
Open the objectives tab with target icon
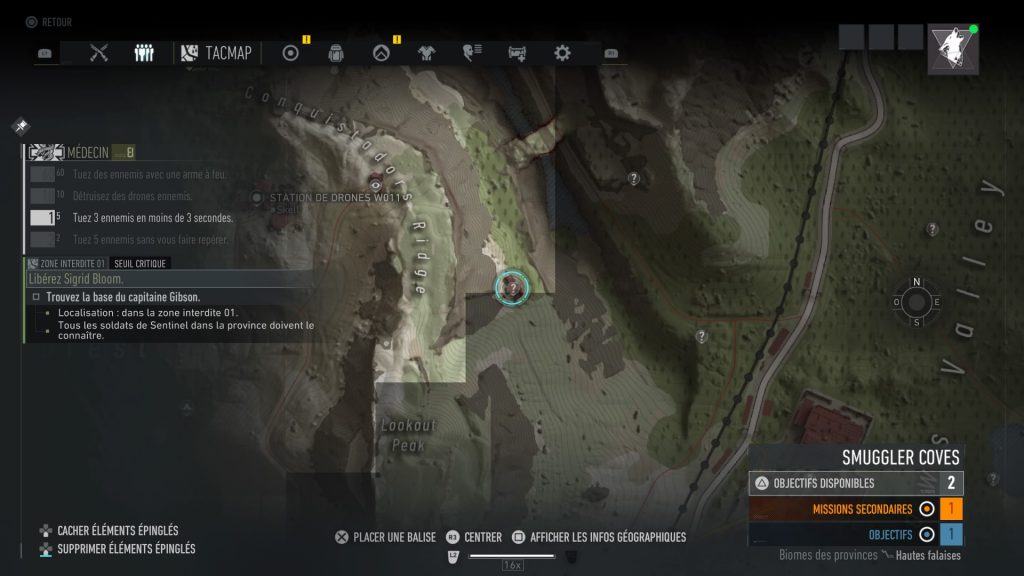[x=291, y=53]
